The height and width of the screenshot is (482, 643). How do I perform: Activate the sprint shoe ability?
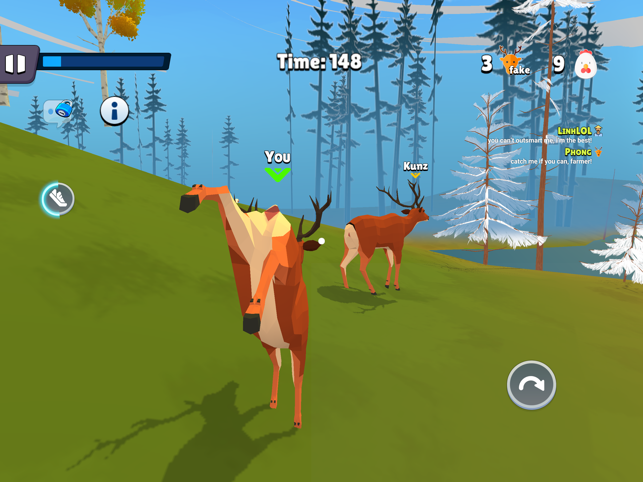click(58, 199)
